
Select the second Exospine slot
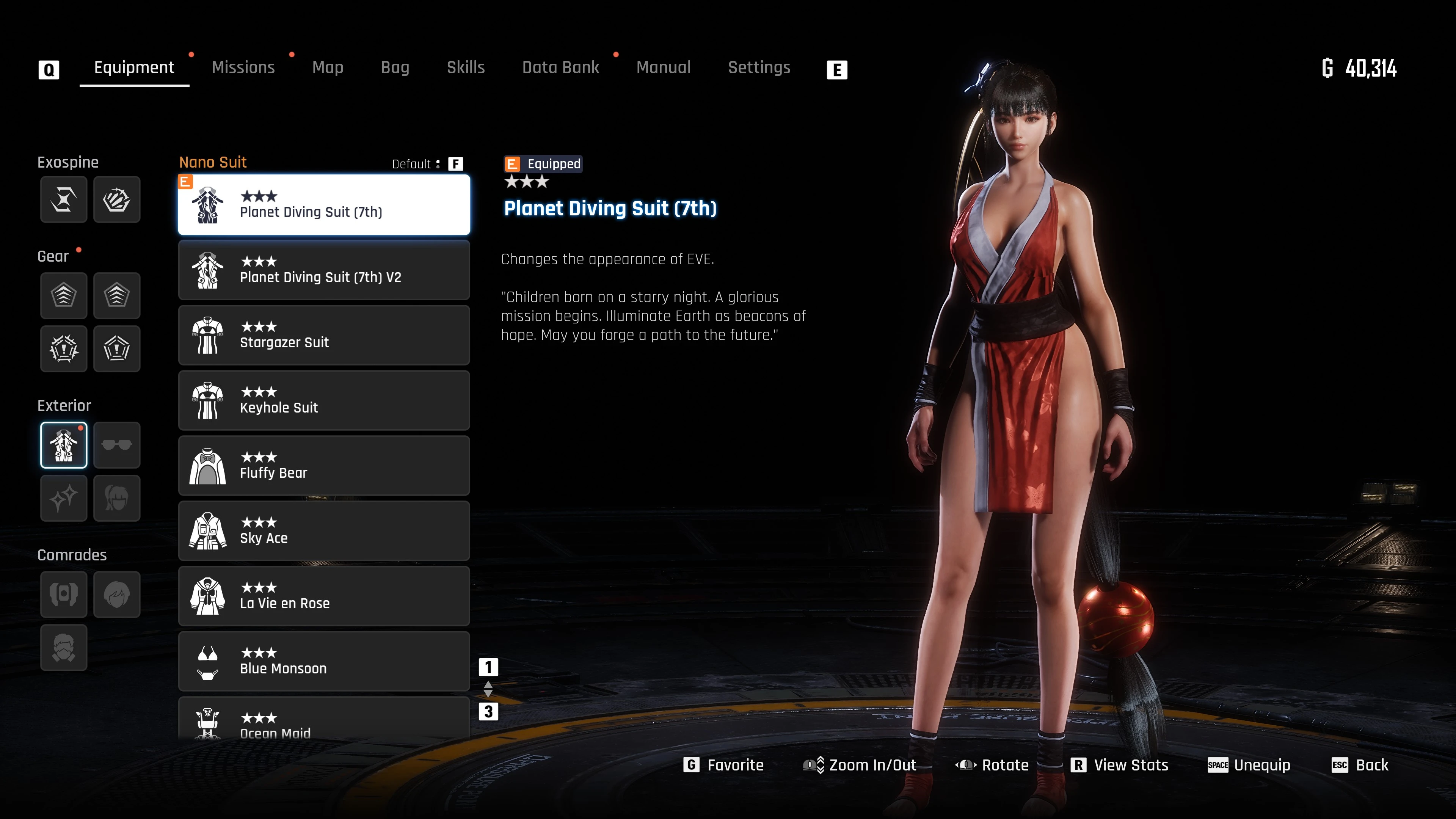coord(117,199)
